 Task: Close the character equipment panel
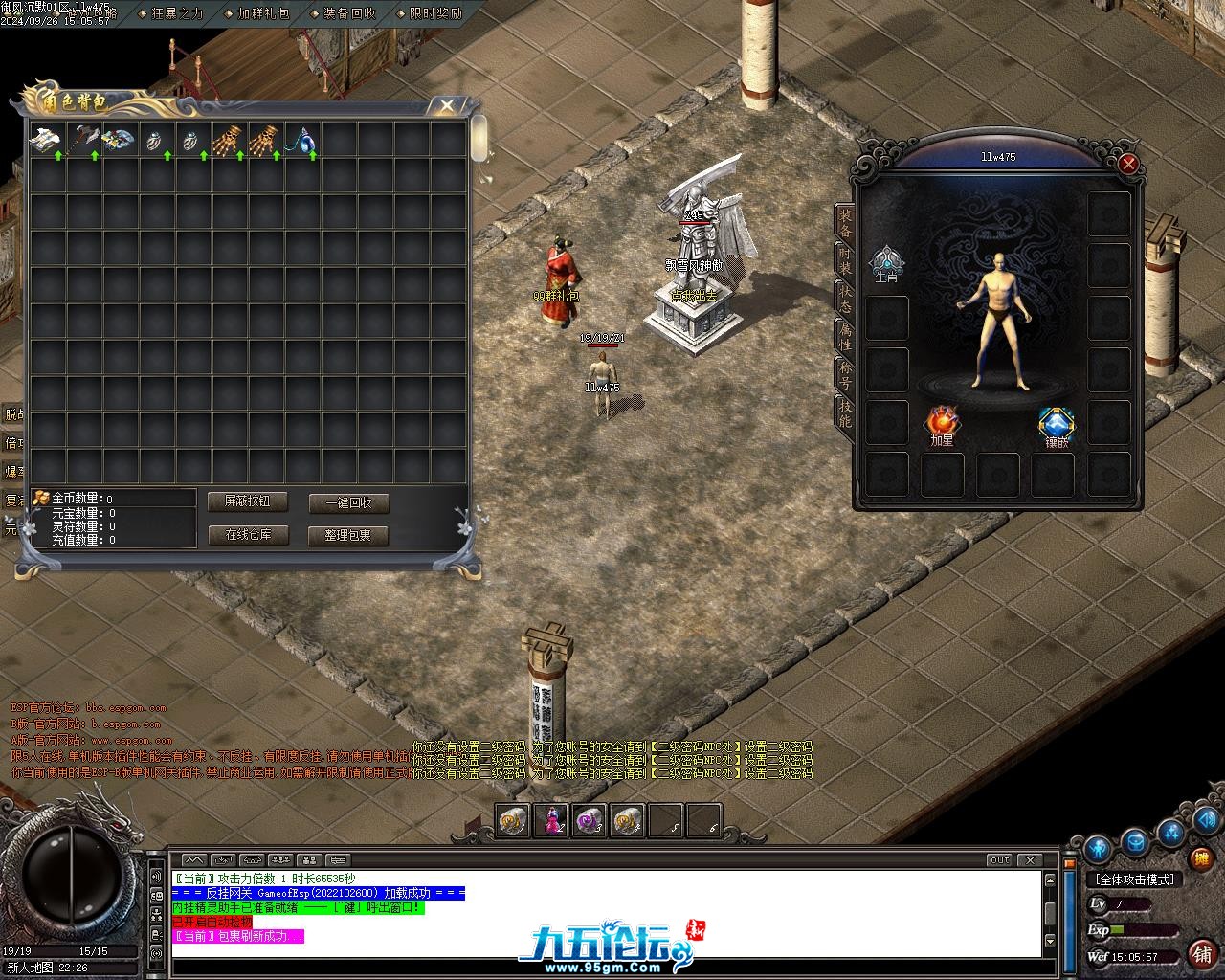[x=1128, y=164]
